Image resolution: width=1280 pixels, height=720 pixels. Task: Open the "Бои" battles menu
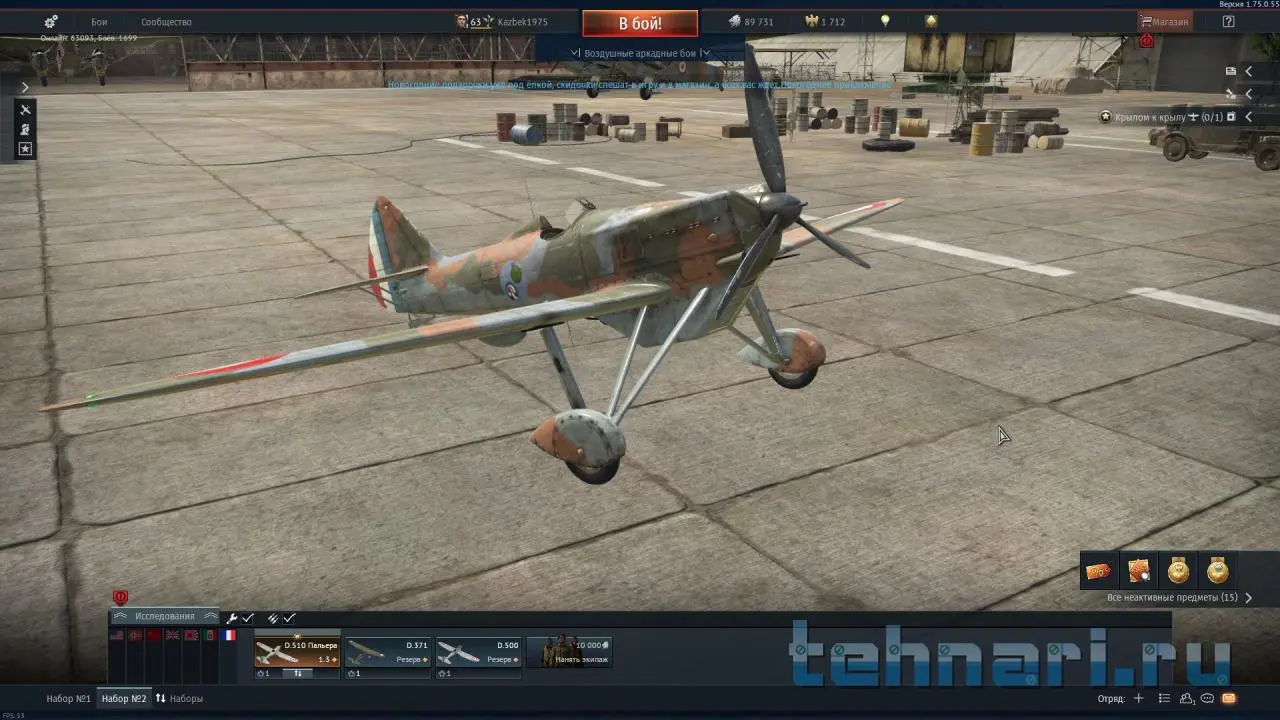pyautogui.click(x=99, y=22)
